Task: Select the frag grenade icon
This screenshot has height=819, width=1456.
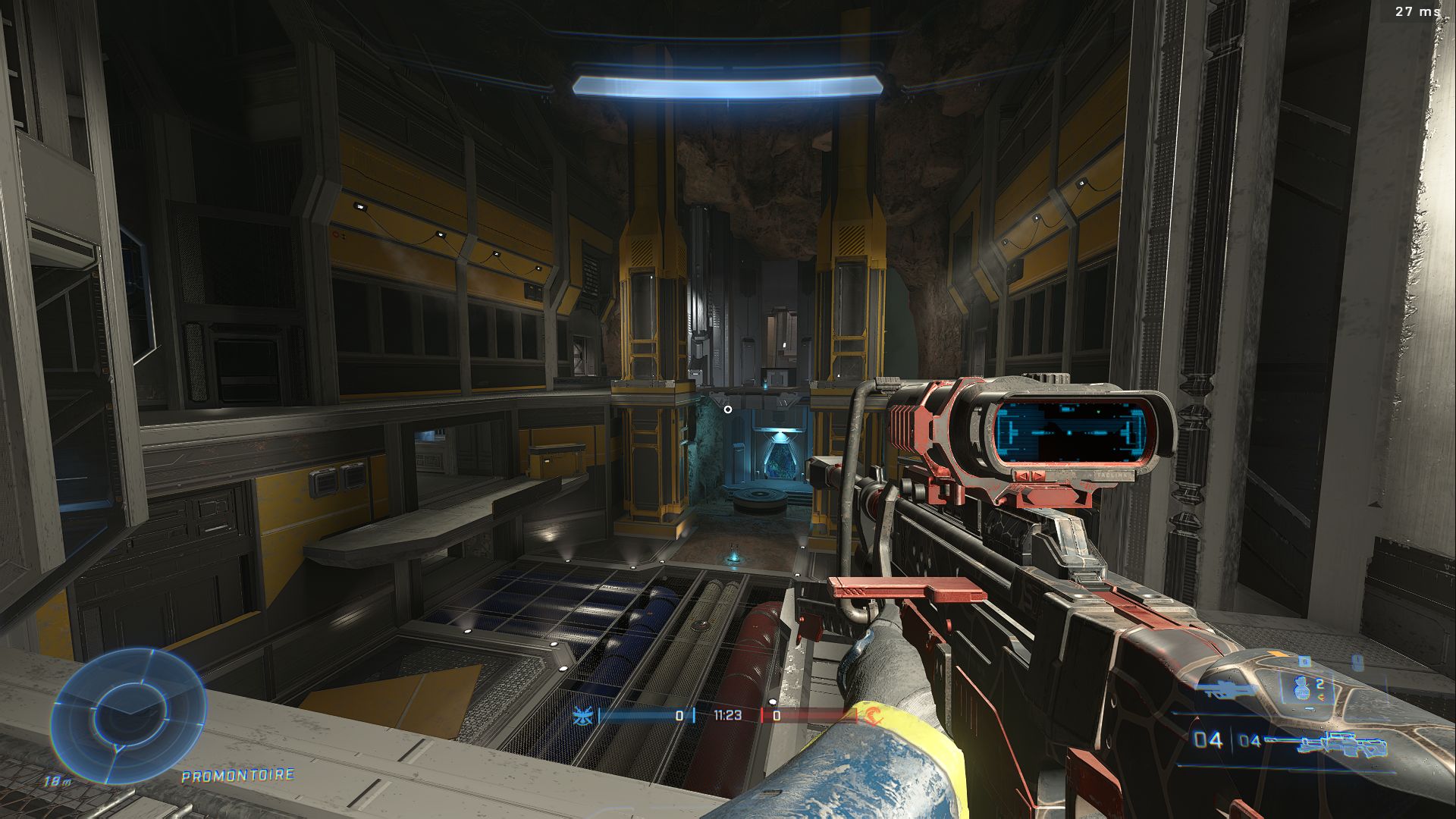Action: 1302,689
